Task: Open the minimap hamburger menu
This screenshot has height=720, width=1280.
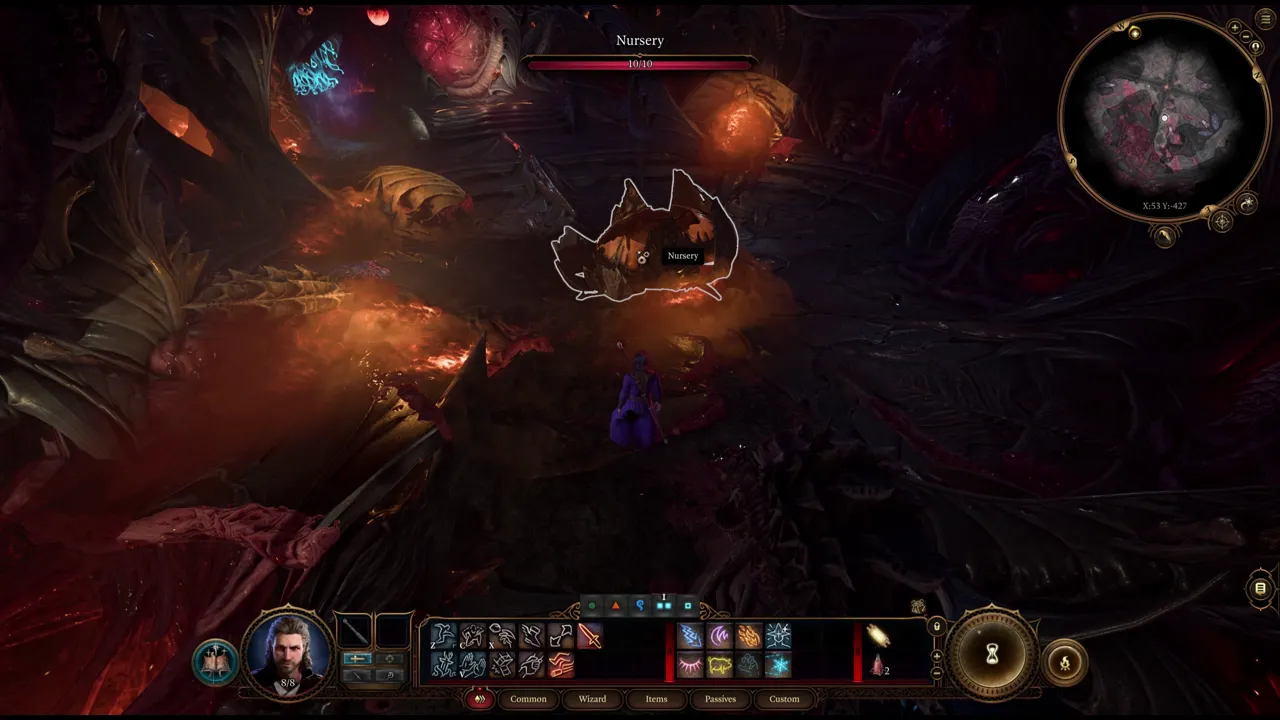Action: [1264, 17]
